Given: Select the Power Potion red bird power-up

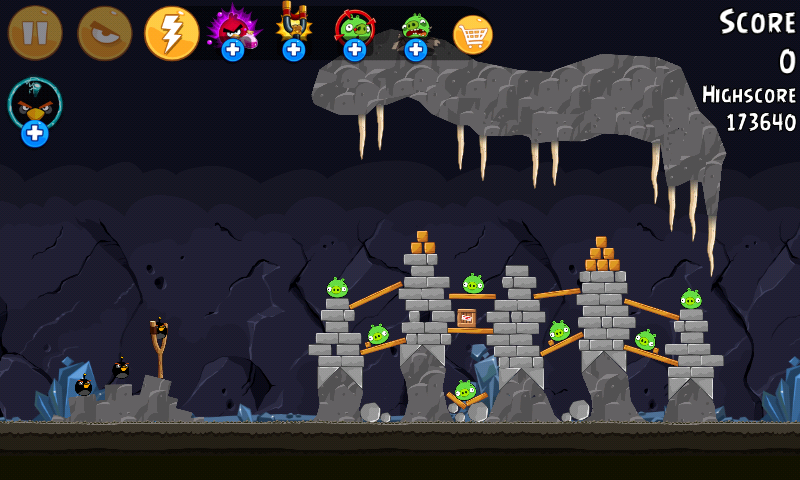Looking at the screenshot, I should (x=232, y=30).
